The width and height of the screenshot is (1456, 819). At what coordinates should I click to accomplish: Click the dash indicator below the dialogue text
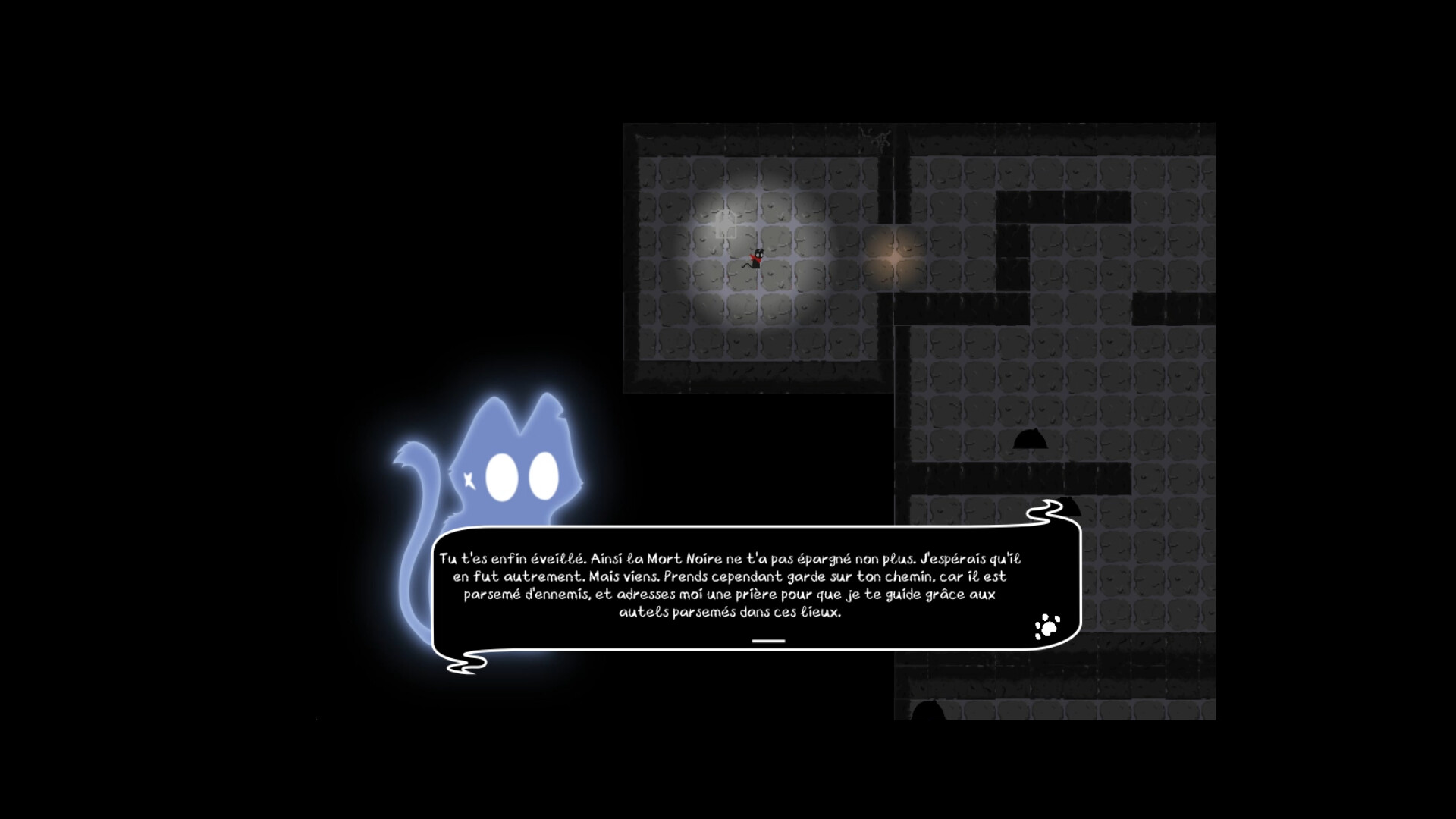tap(768, 639)
